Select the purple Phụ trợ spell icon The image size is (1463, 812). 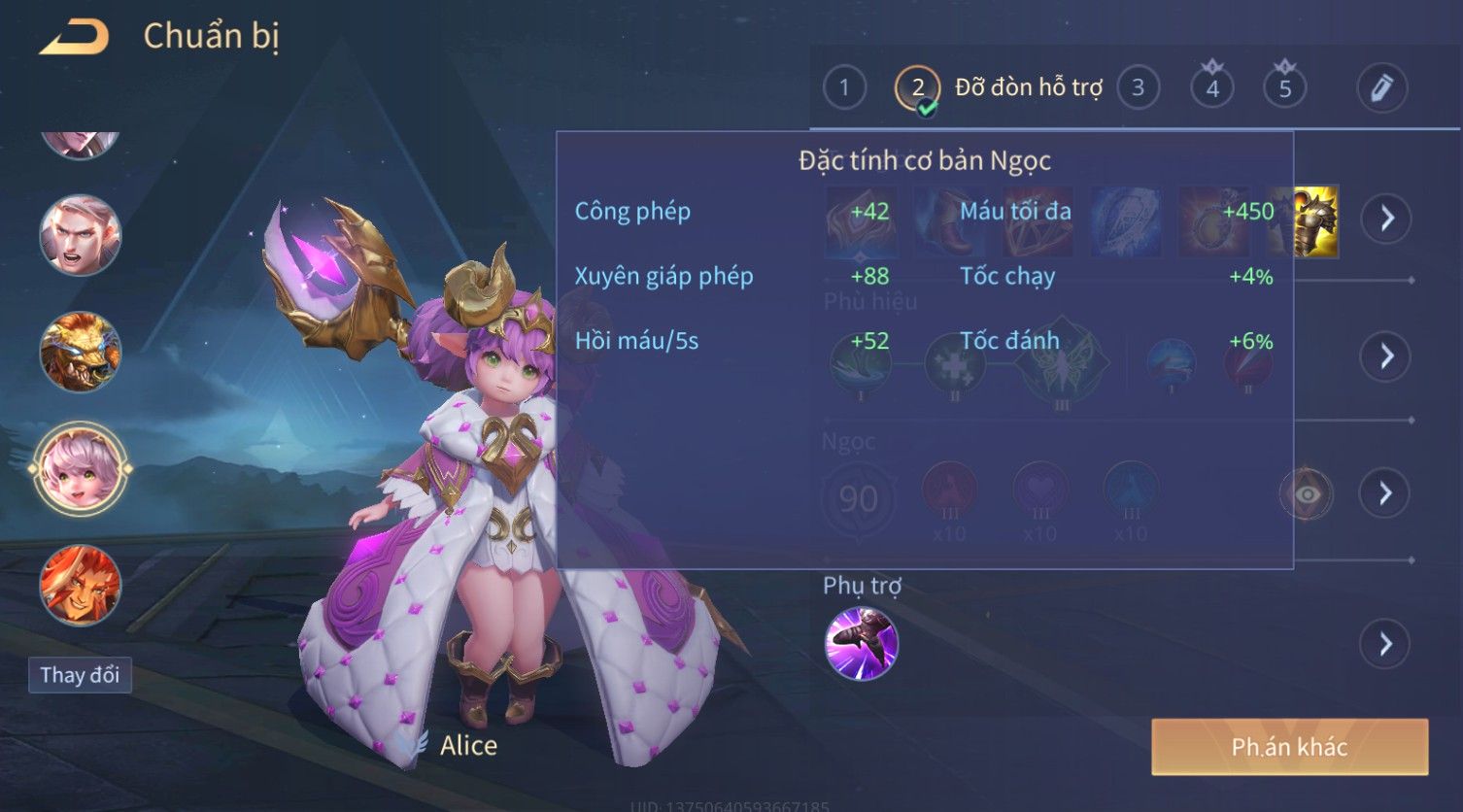point(861,643)
